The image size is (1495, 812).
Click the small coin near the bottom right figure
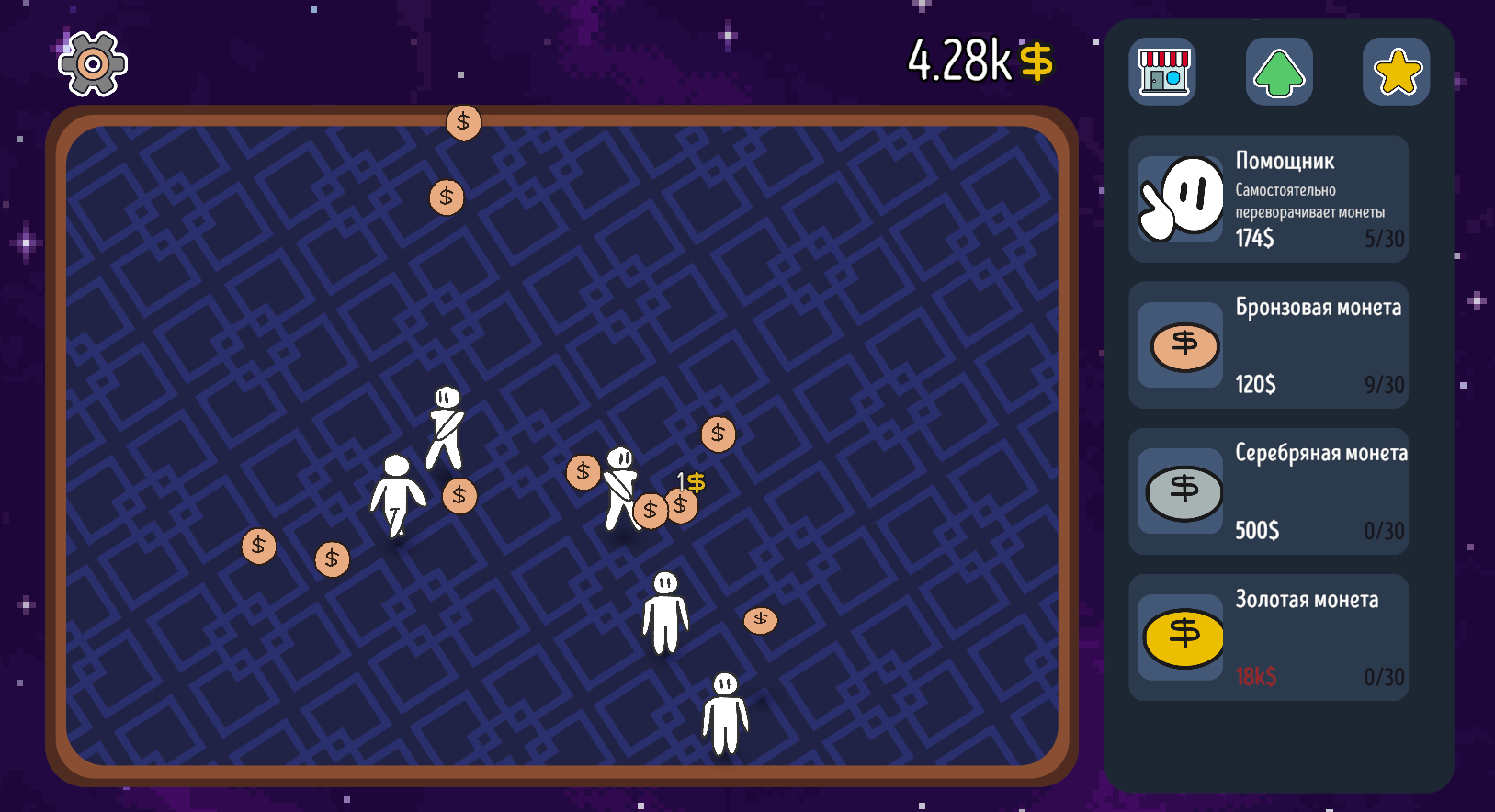click(760, 620)
